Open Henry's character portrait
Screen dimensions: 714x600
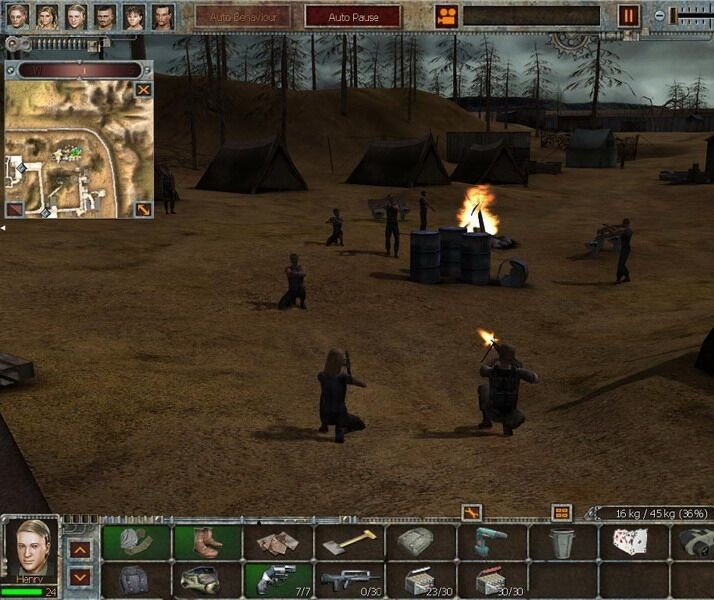[x=32, y=548]
